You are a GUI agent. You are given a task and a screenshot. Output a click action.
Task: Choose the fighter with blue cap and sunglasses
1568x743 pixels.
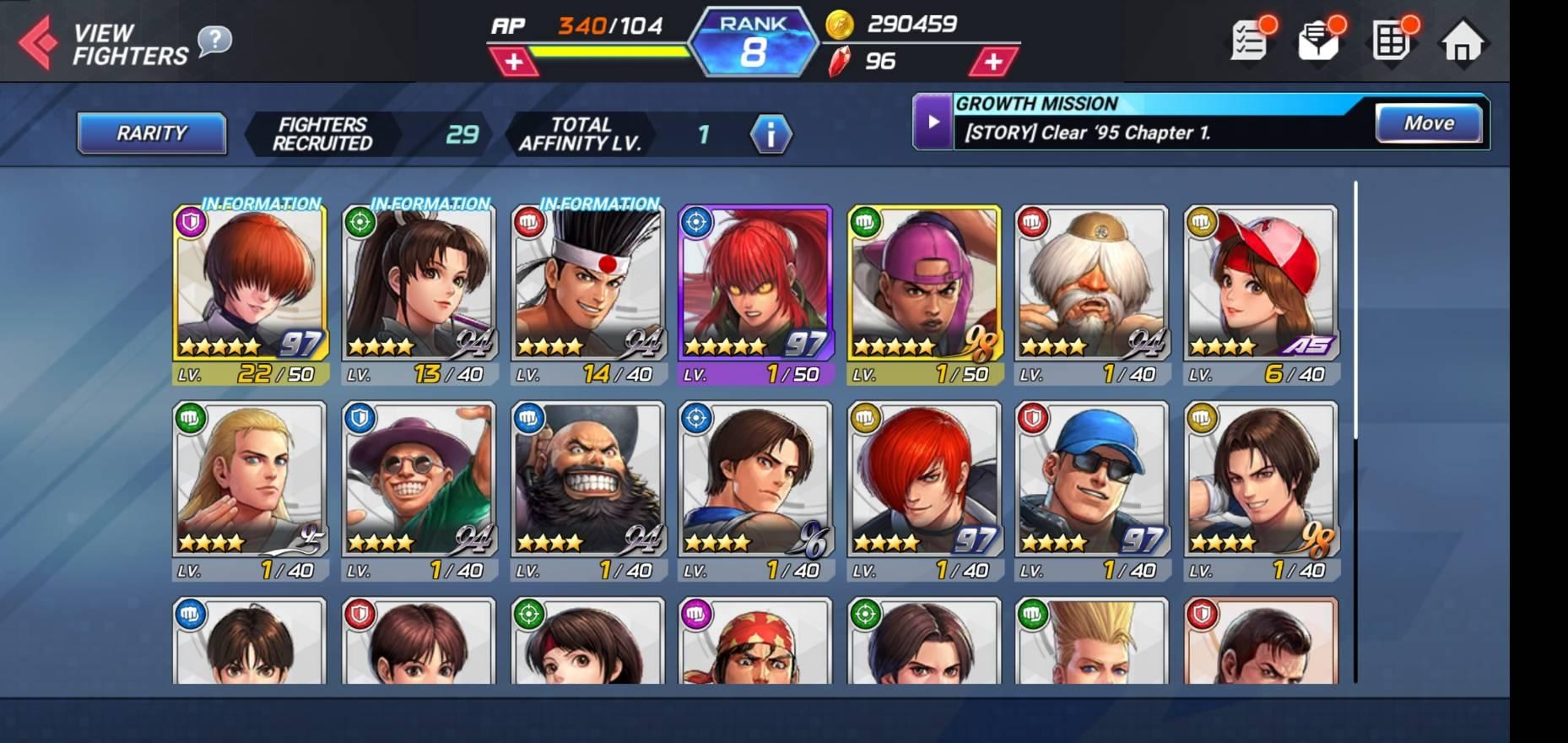[x=1092, y=483]
